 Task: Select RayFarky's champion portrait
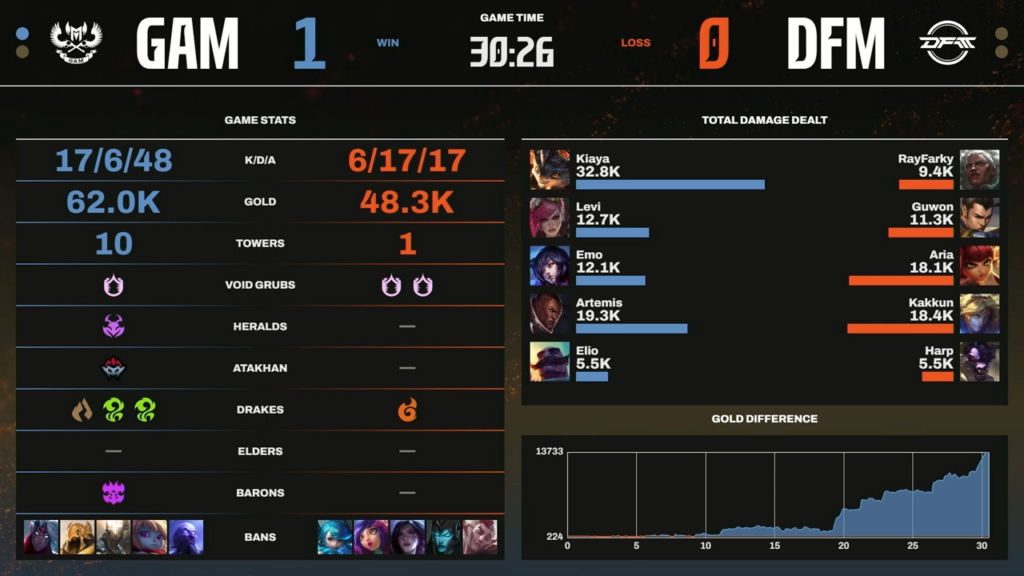pos(979,170)
